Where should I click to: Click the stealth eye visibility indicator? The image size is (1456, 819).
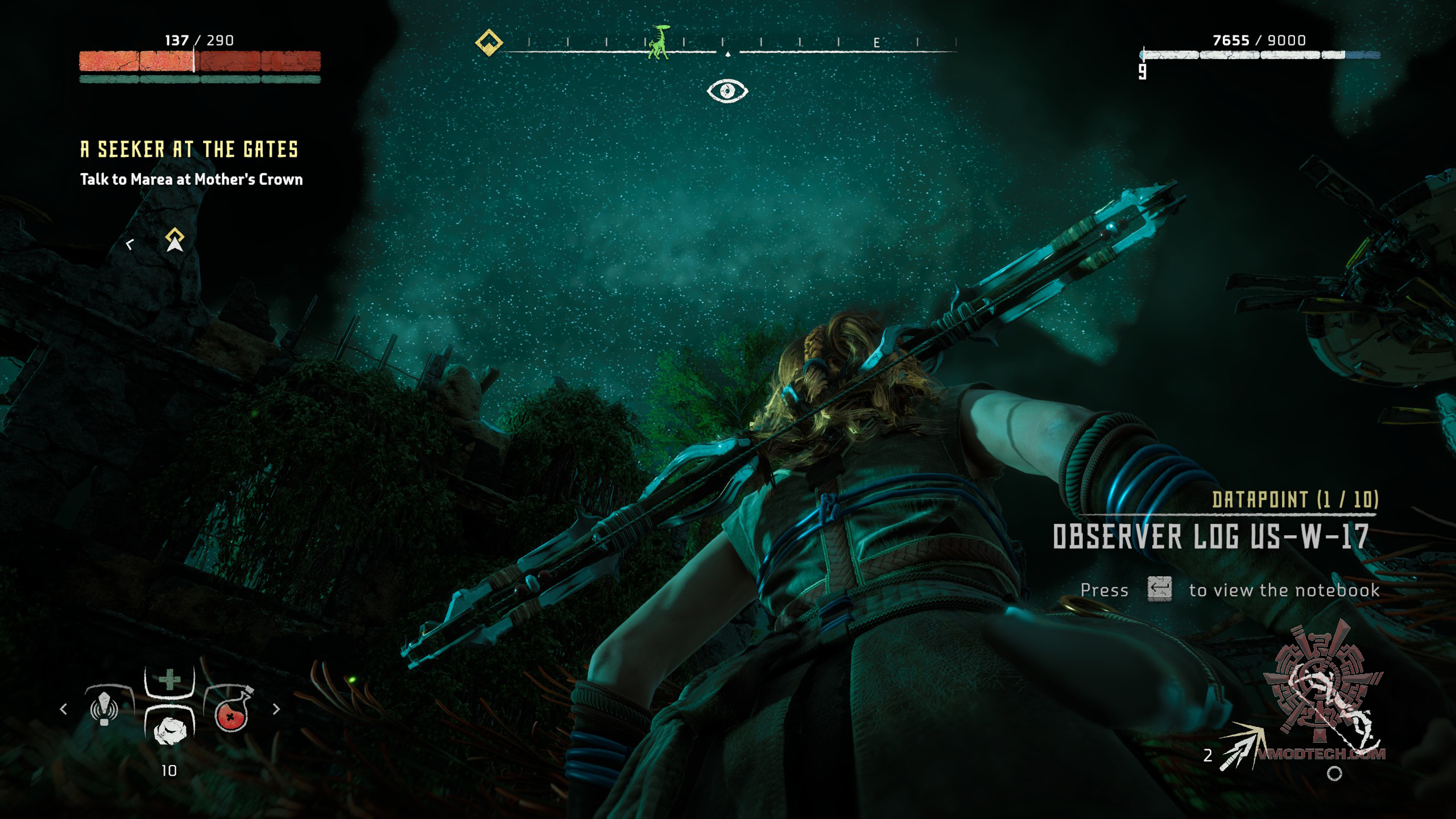727,91
